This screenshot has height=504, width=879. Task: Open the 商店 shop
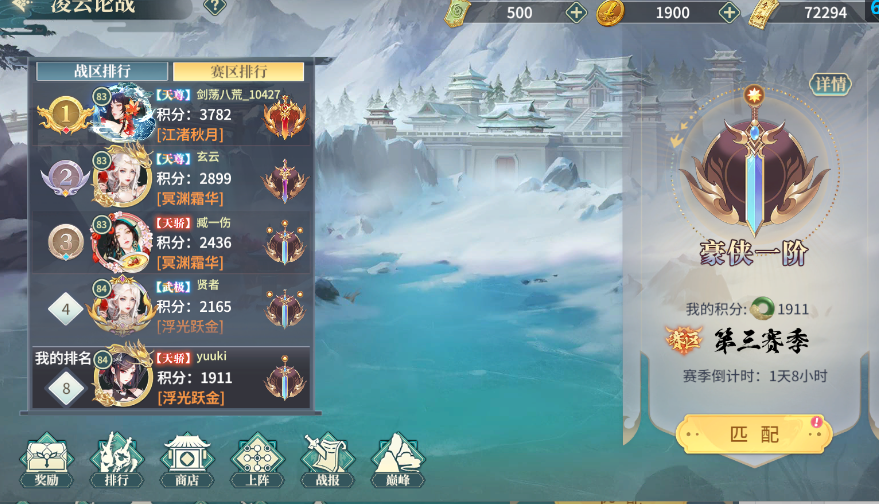pos(187,460)
